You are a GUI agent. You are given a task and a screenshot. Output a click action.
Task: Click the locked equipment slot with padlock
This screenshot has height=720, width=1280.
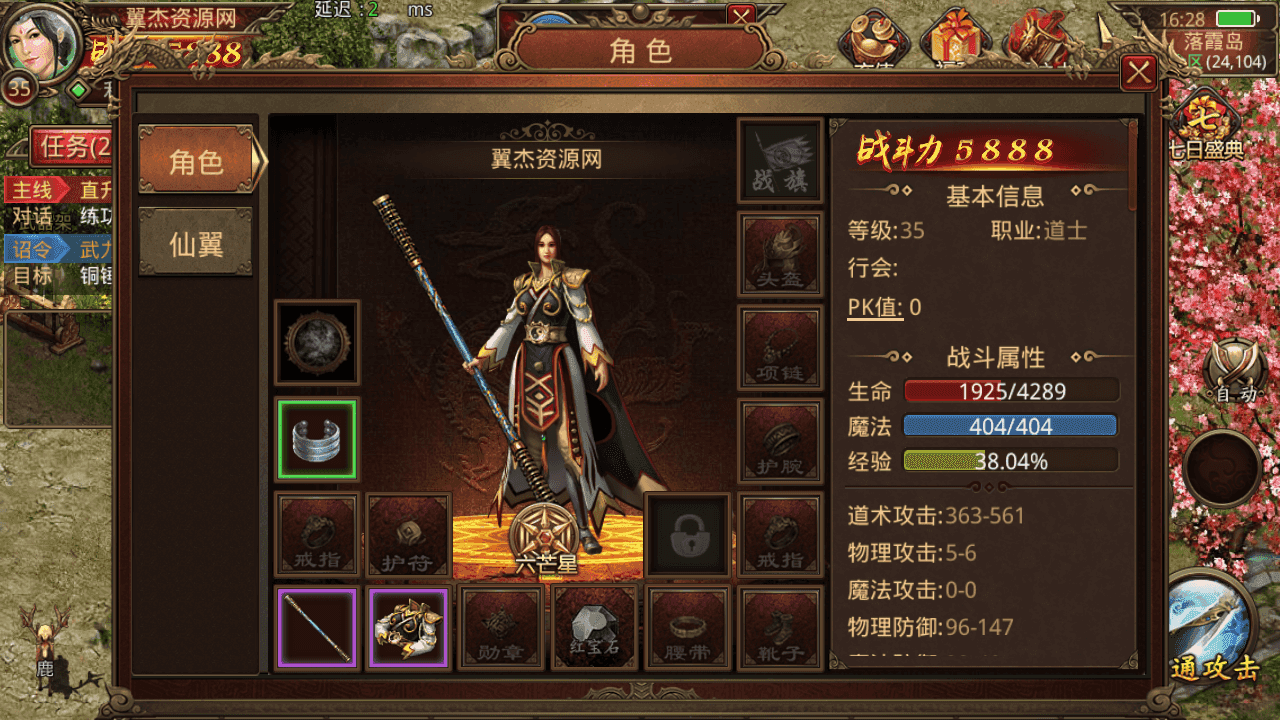(x=687, y=536)
